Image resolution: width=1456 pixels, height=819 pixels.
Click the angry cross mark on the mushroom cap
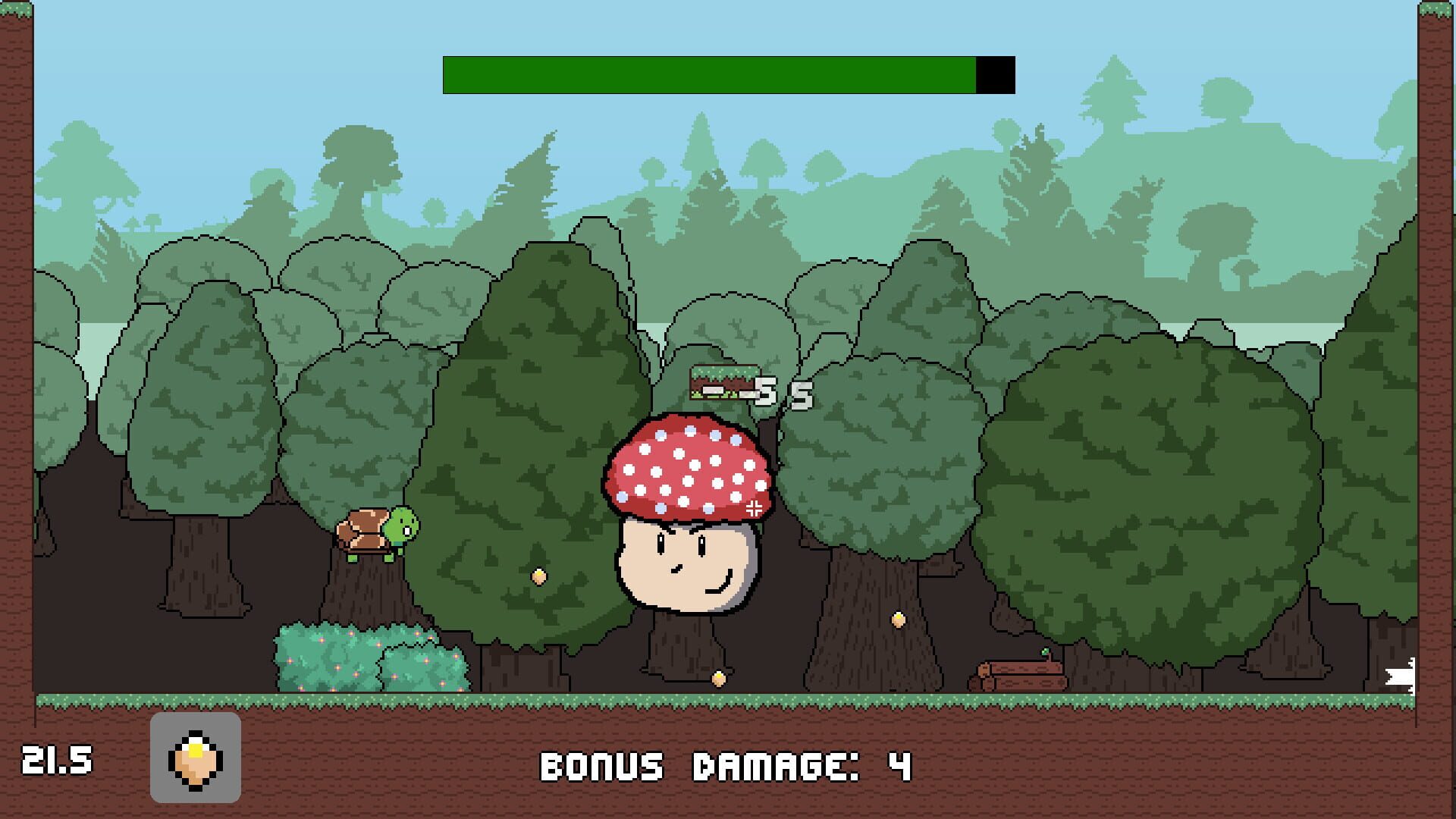click(x=754, y=508)
